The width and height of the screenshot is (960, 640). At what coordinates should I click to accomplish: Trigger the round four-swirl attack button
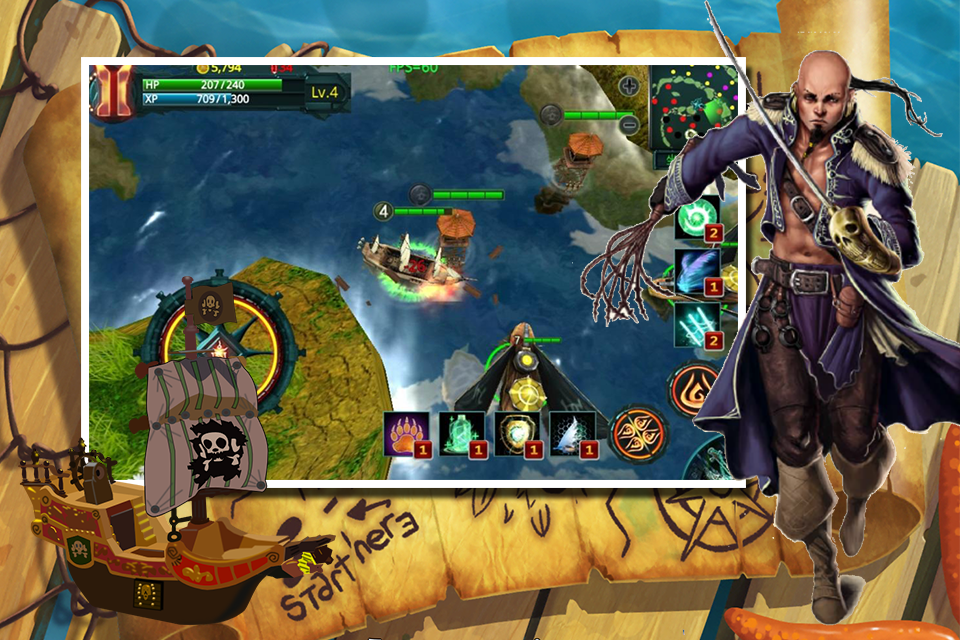pos(637,433)
